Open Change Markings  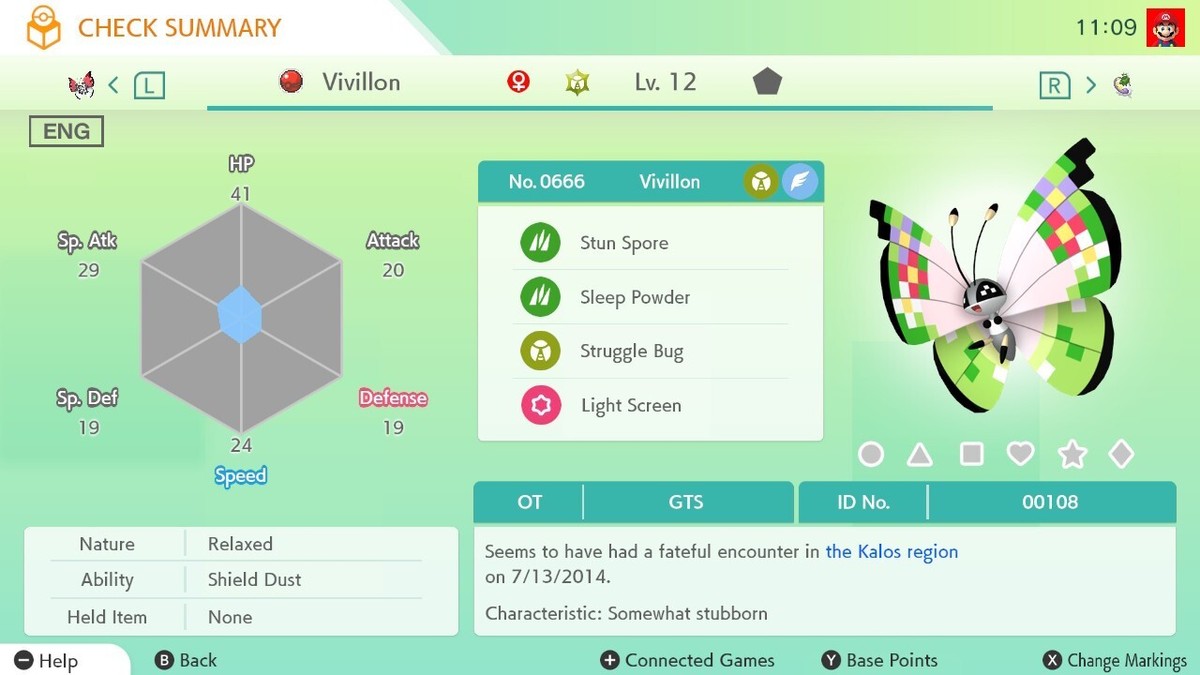point(1114,660)
